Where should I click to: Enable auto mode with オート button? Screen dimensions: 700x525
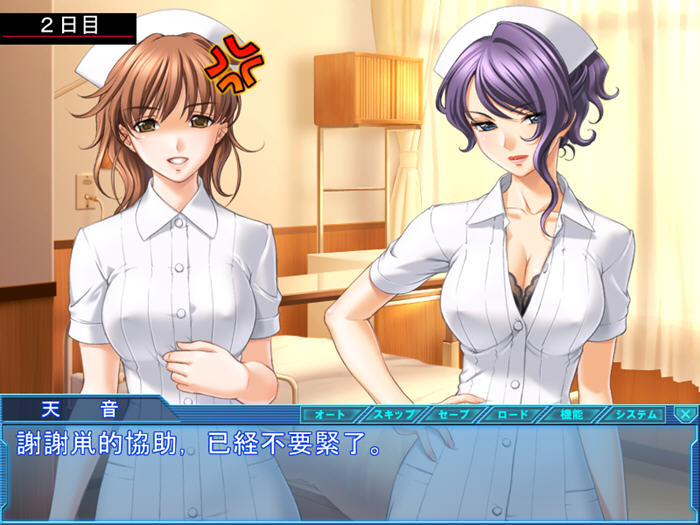pyautogui.click(x=330, y=413)
